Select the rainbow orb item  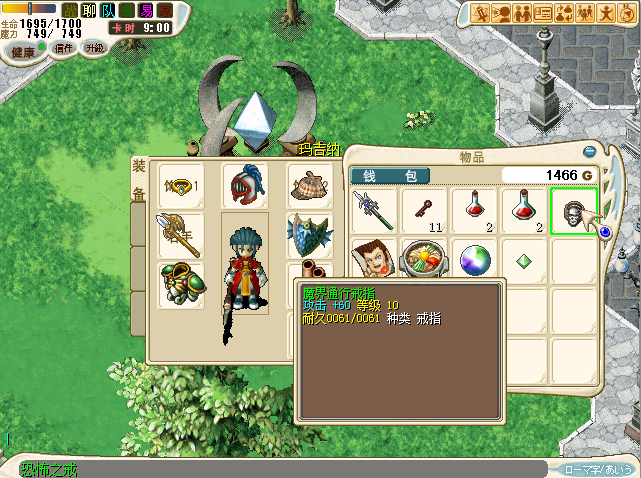(x=475, y=259)
